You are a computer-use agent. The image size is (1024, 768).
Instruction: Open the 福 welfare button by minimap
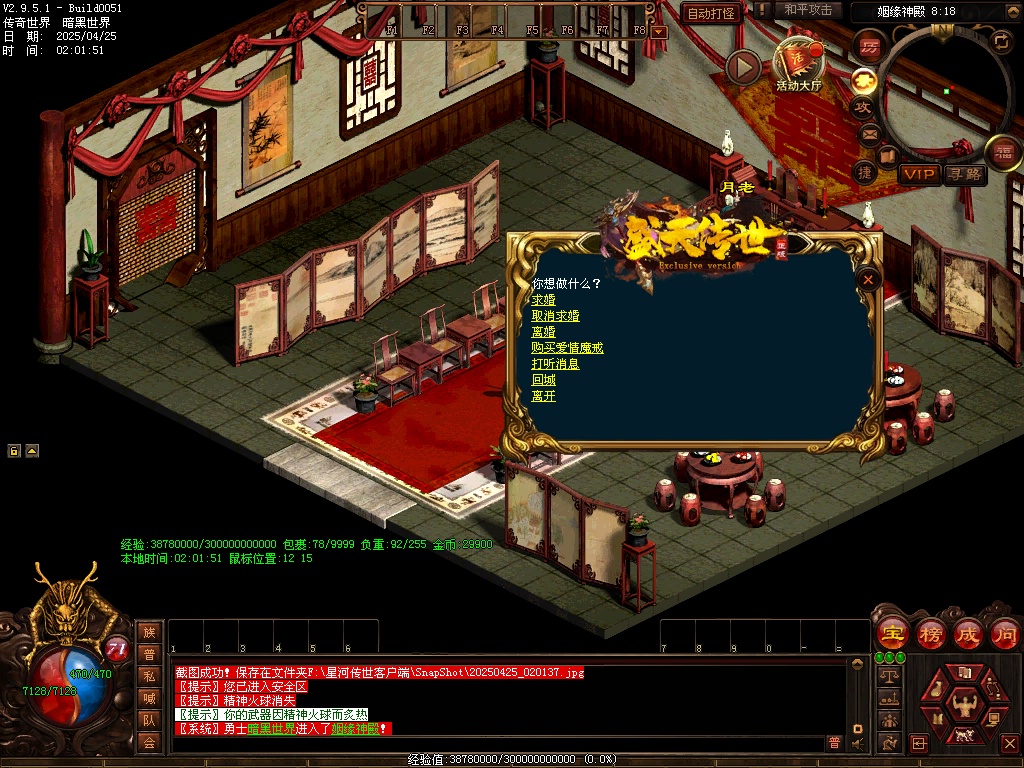click(1003, 152)
